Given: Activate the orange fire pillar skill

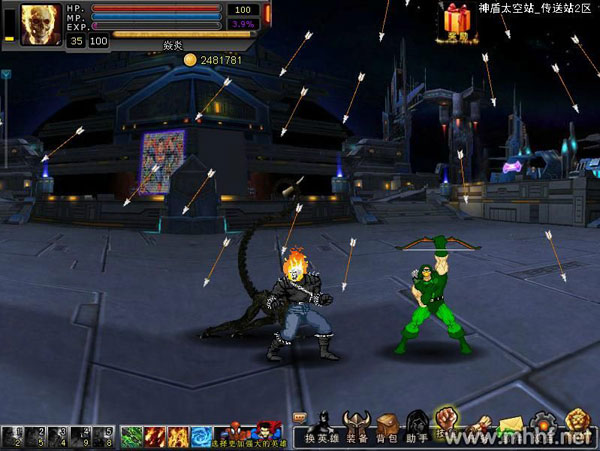Looking at the screenshot, I should coord(178,436).
